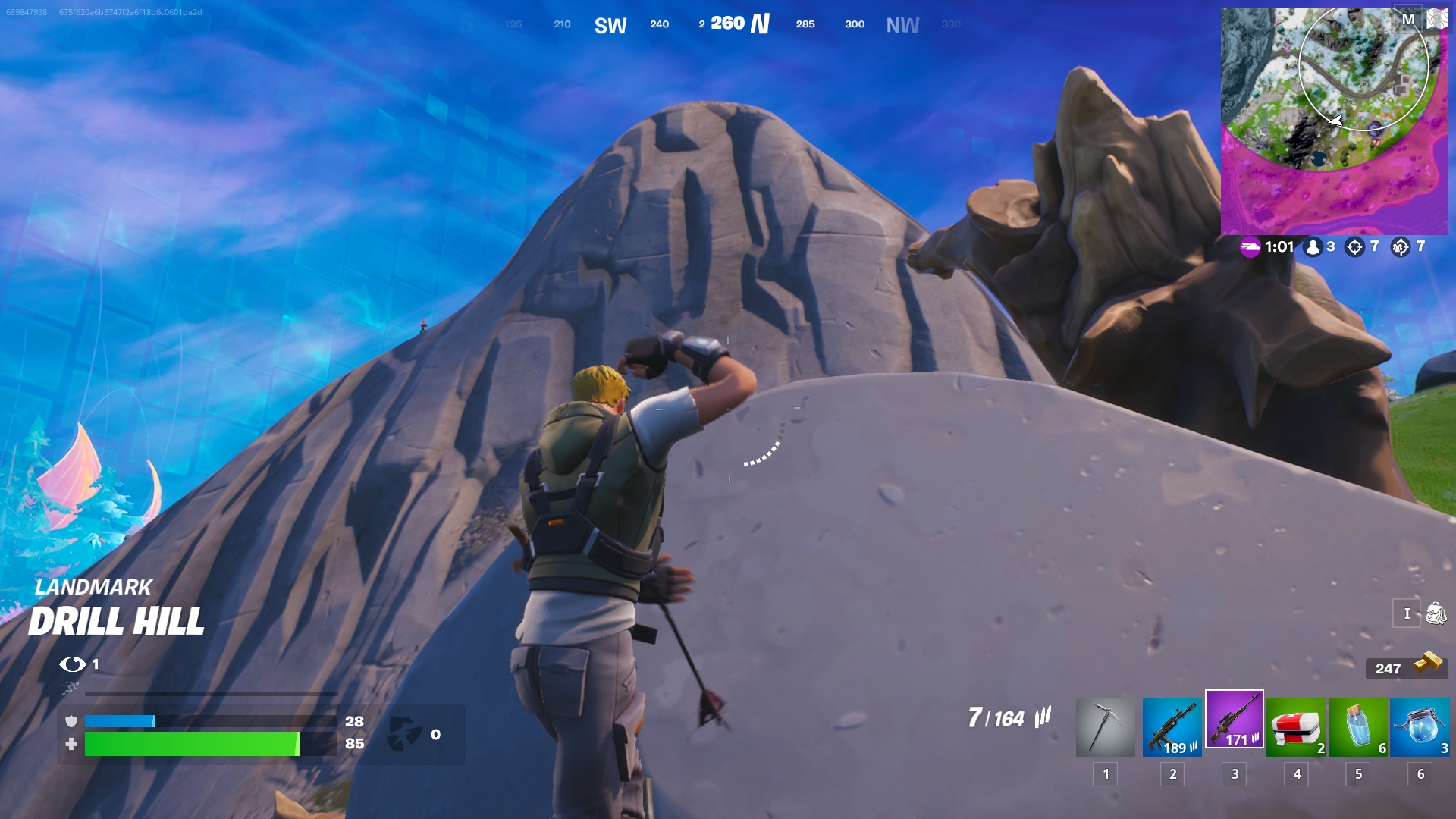Click the spectator eye icon showing 1
The width and height of the screenshot is (1456, 819).
coord(74,664)
